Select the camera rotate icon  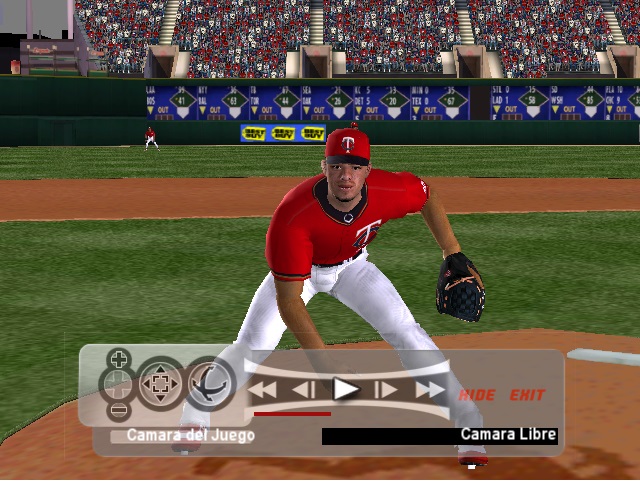pyautogui.click(x=209, y=384)
